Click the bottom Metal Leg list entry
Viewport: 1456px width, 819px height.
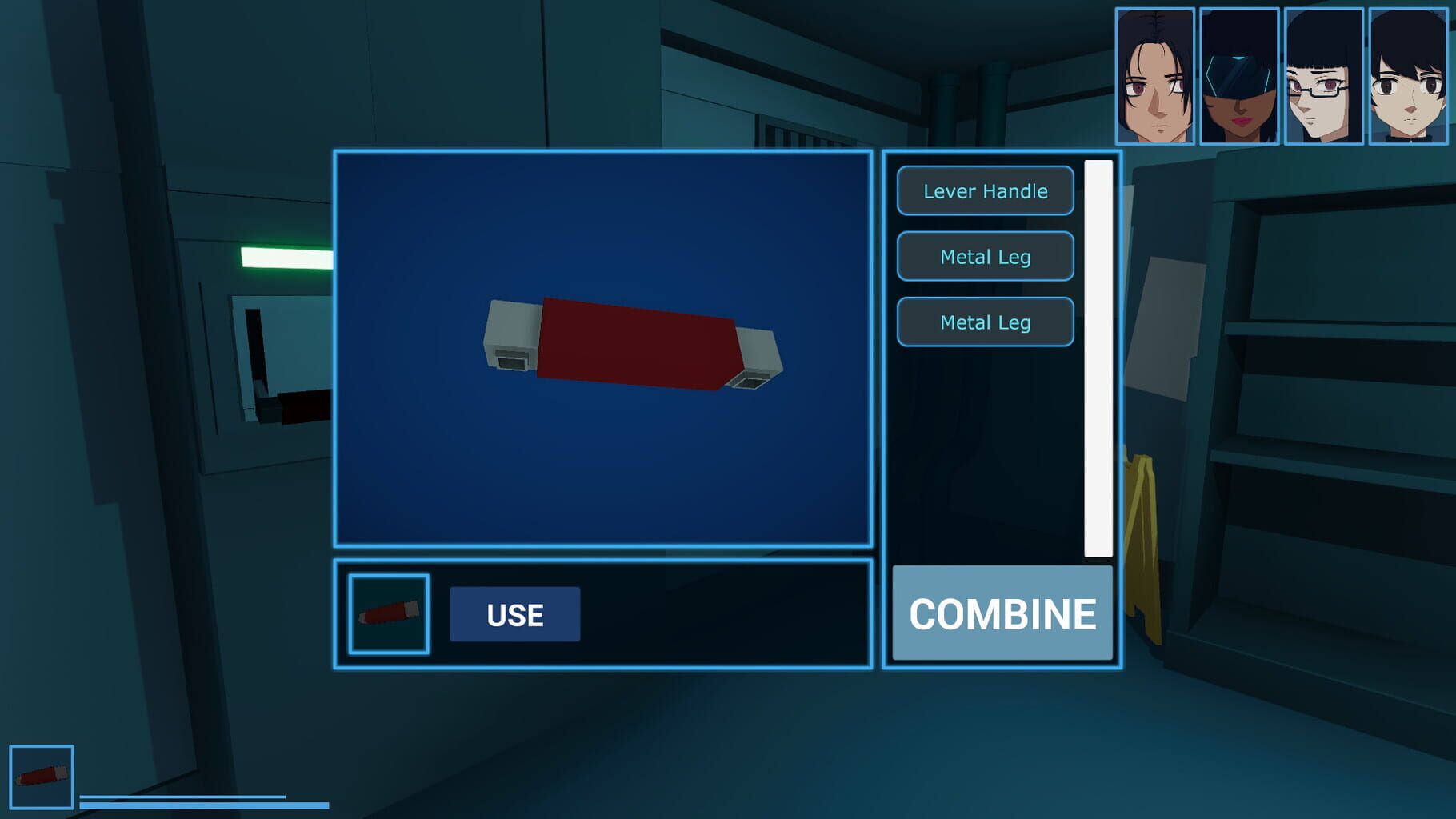point(985,322)
